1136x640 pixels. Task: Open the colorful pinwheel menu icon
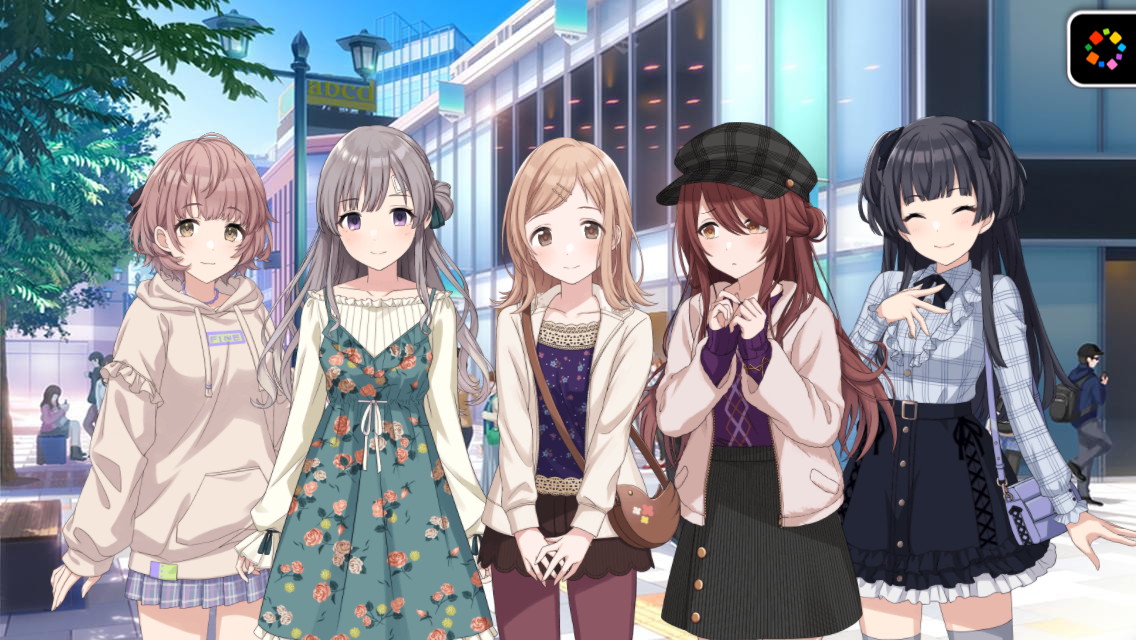pos(1104,48)
